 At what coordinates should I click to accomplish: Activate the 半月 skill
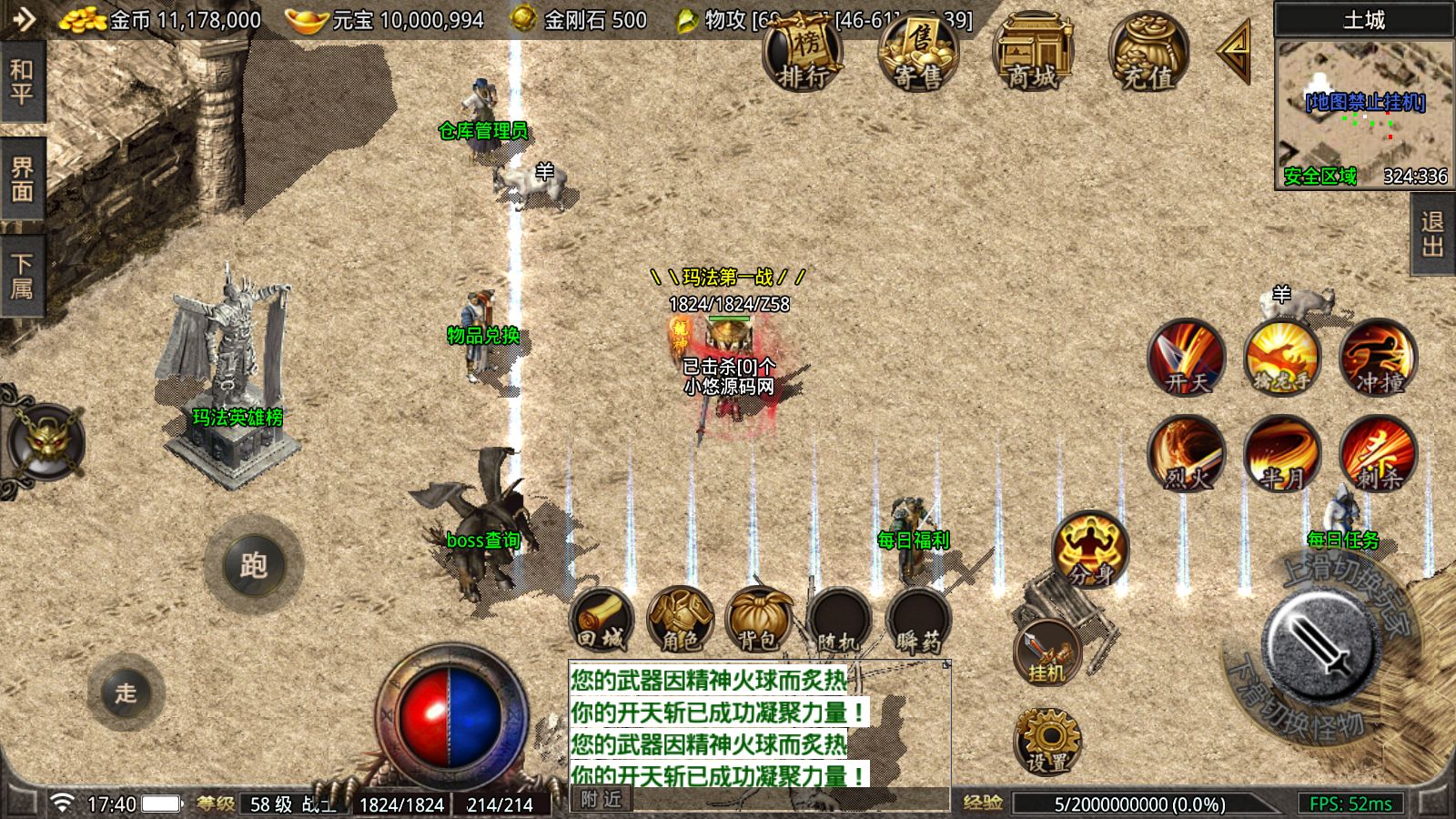pos(1281,453)
